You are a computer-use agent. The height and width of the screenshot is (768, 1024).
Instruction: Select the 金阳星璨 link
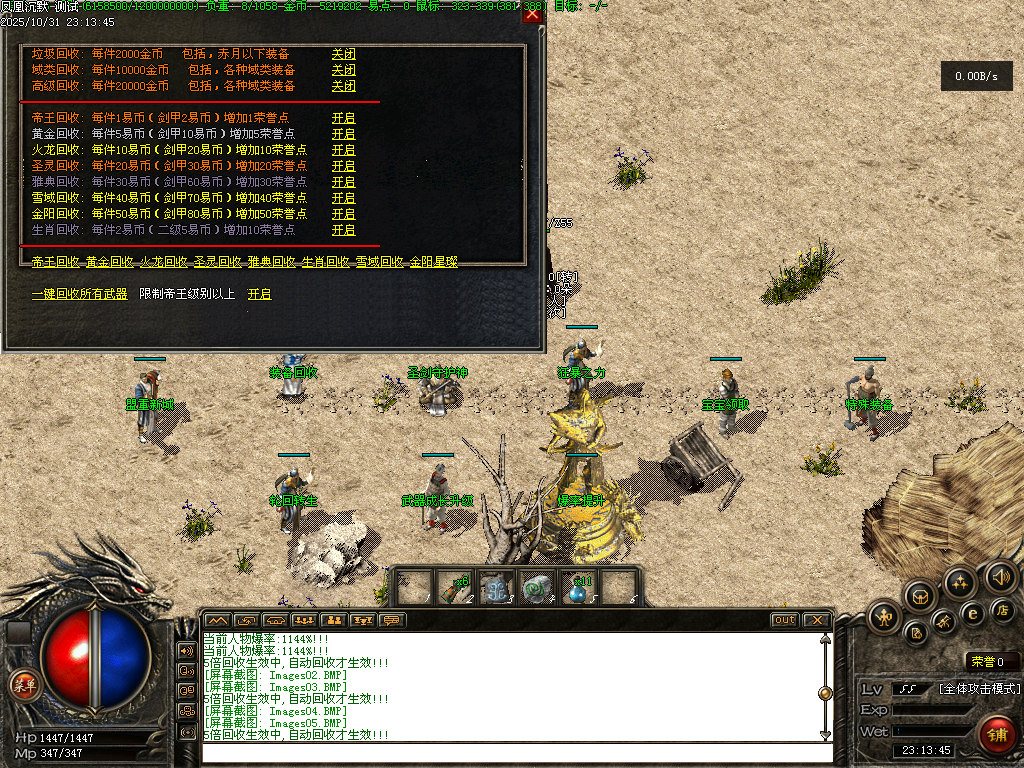[433, 262]
